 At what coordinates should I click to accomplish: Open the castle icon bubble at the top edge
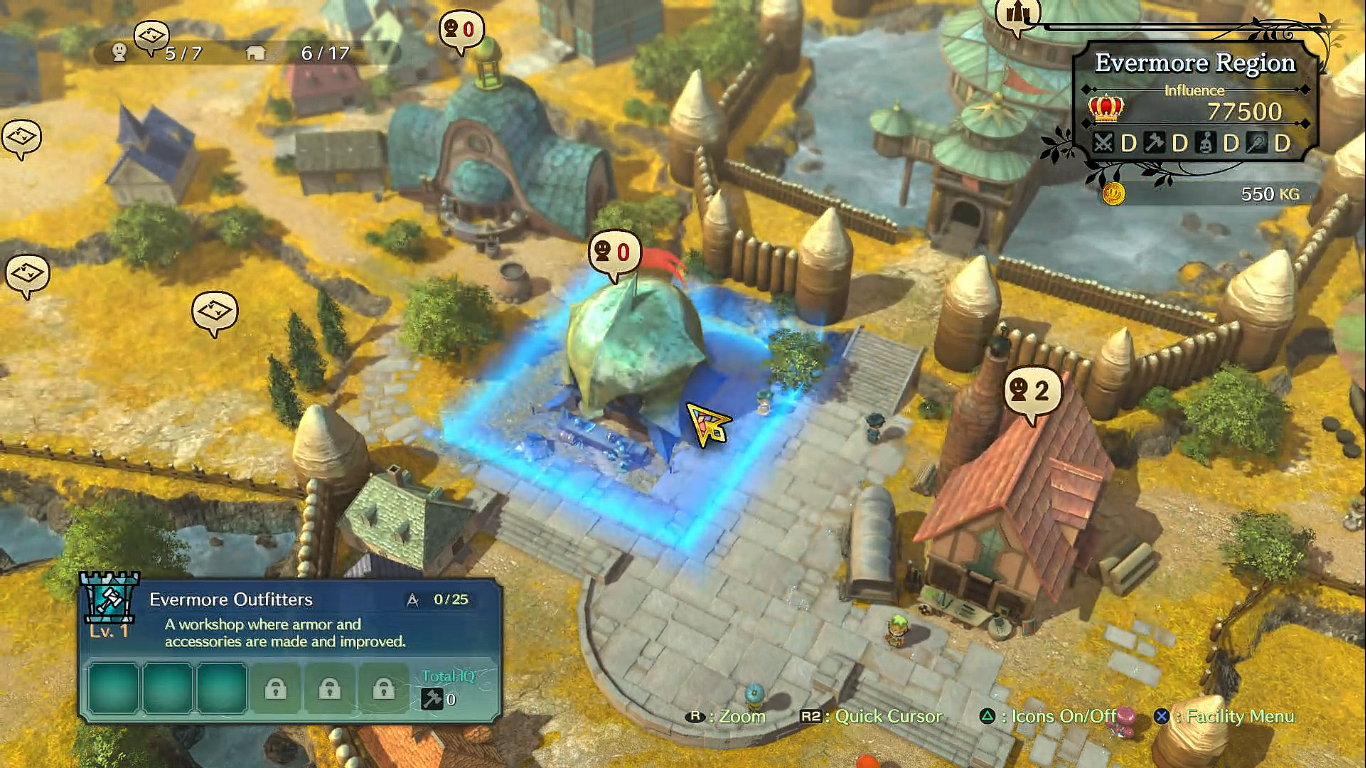tap(1017, 14)
